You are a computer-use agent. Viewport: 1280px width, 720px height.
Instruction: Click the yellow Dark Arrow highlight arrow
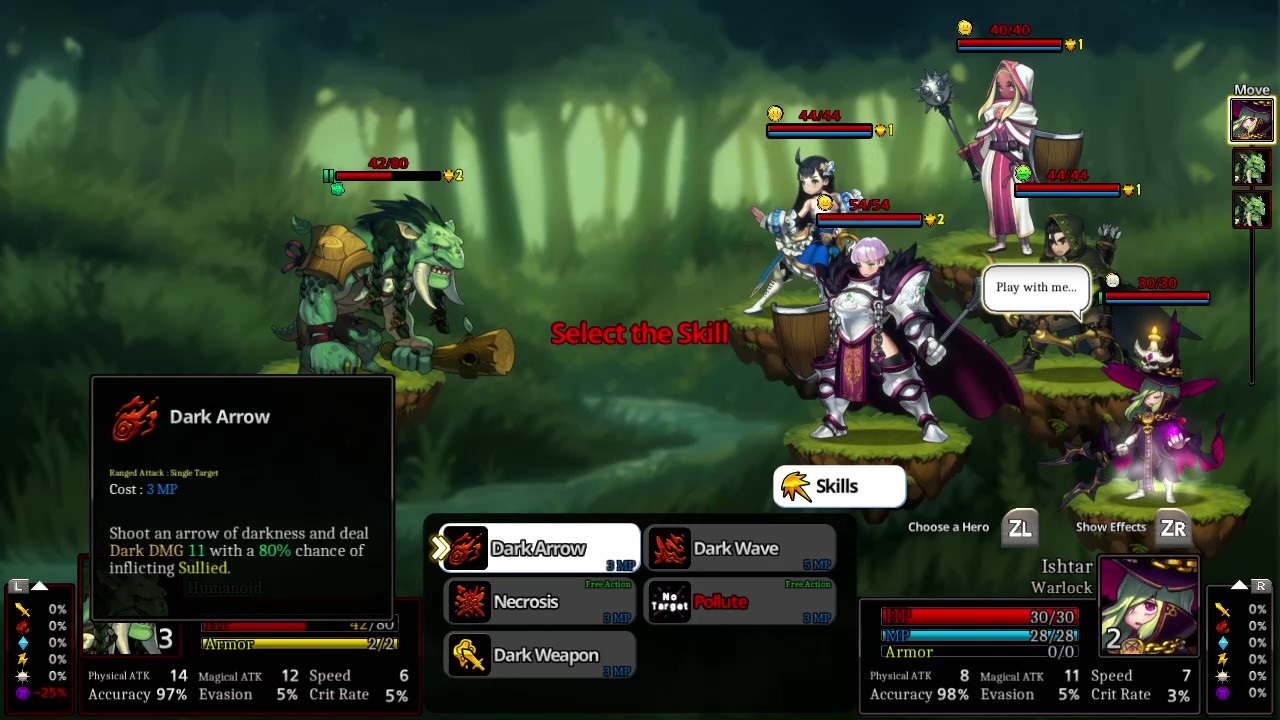point(438,548)
